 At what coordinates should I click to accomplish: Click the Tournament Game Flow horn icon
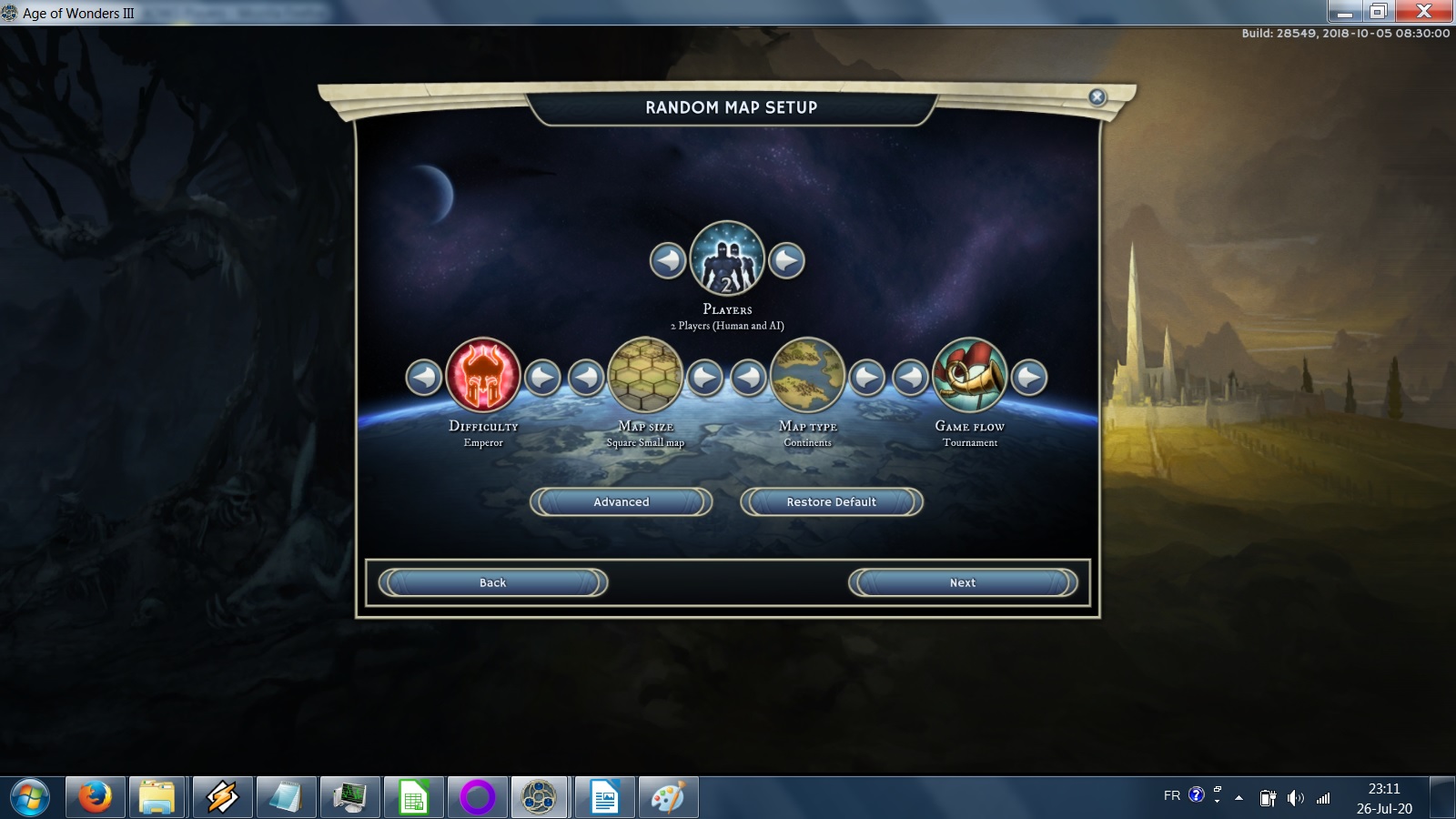pos(970,375)
